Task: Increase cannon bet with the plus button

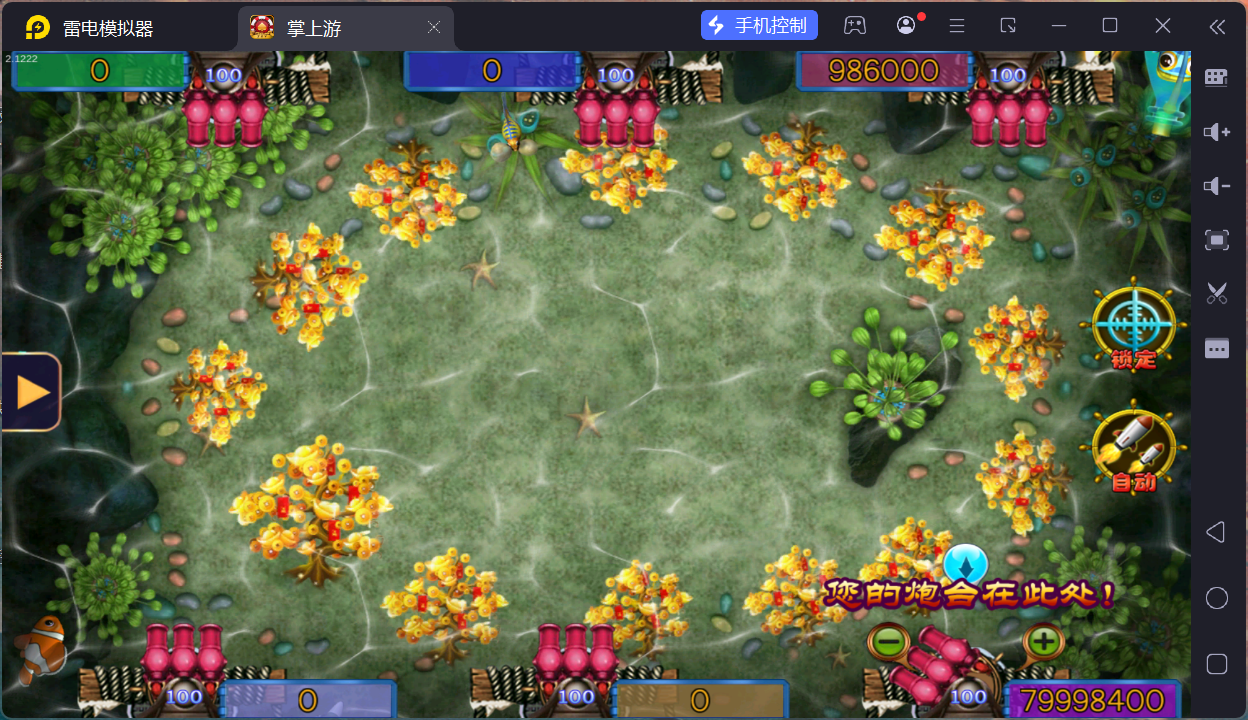Action: [1043, 640]
